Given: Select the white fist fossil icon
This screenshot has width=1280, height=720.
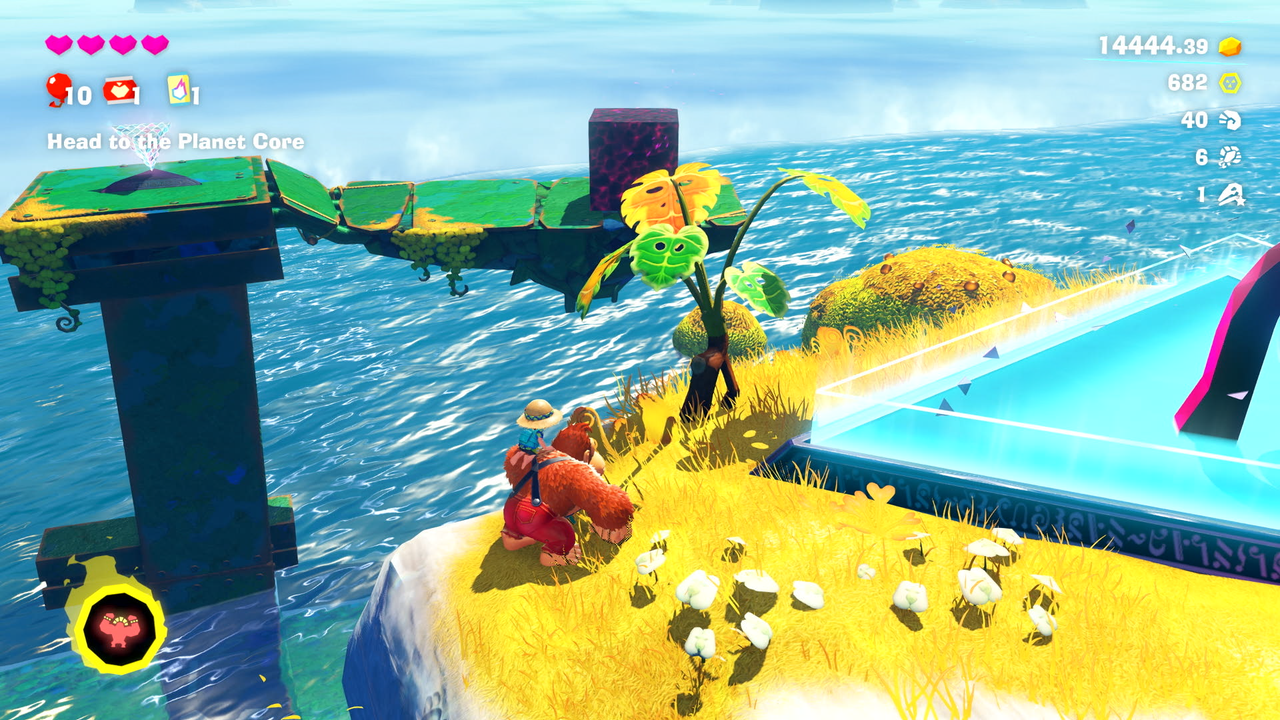Looking at the screenshot, I should pyautogui.click(x=1230, y=120).
